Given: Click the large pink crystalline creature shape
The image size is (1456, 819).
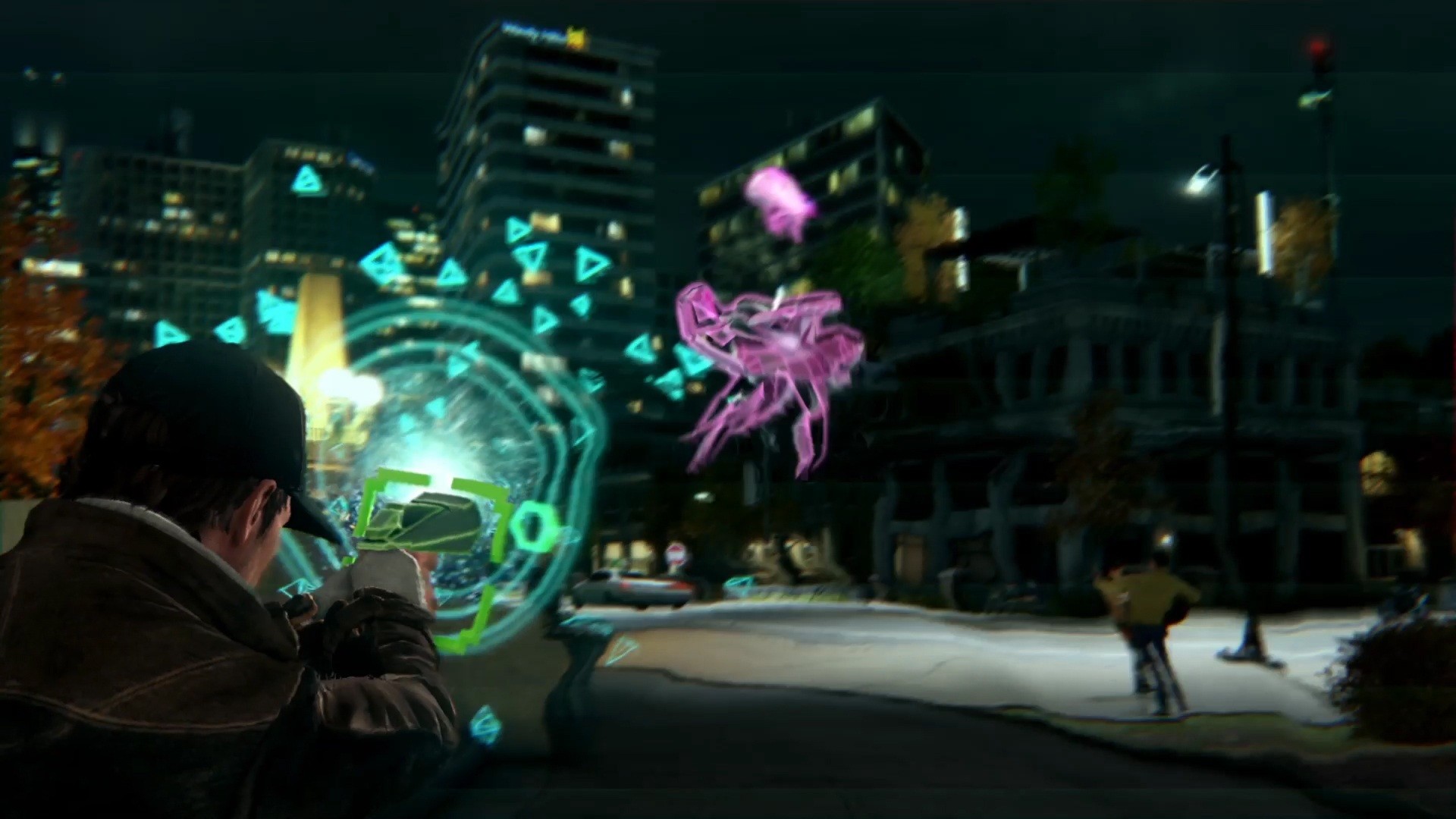Looking at the screenshot, I should (x=766, y=364).
